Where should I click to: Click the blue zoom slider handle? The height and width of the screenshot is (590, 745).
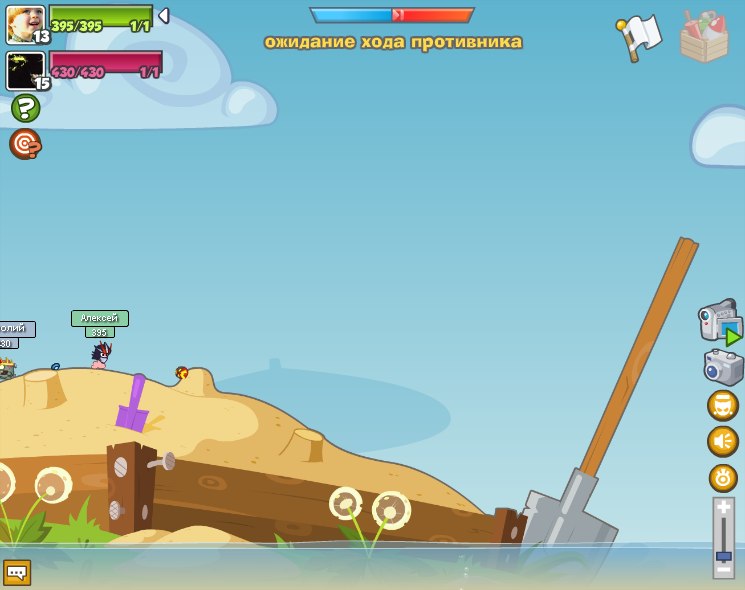(x=724, y=555)
